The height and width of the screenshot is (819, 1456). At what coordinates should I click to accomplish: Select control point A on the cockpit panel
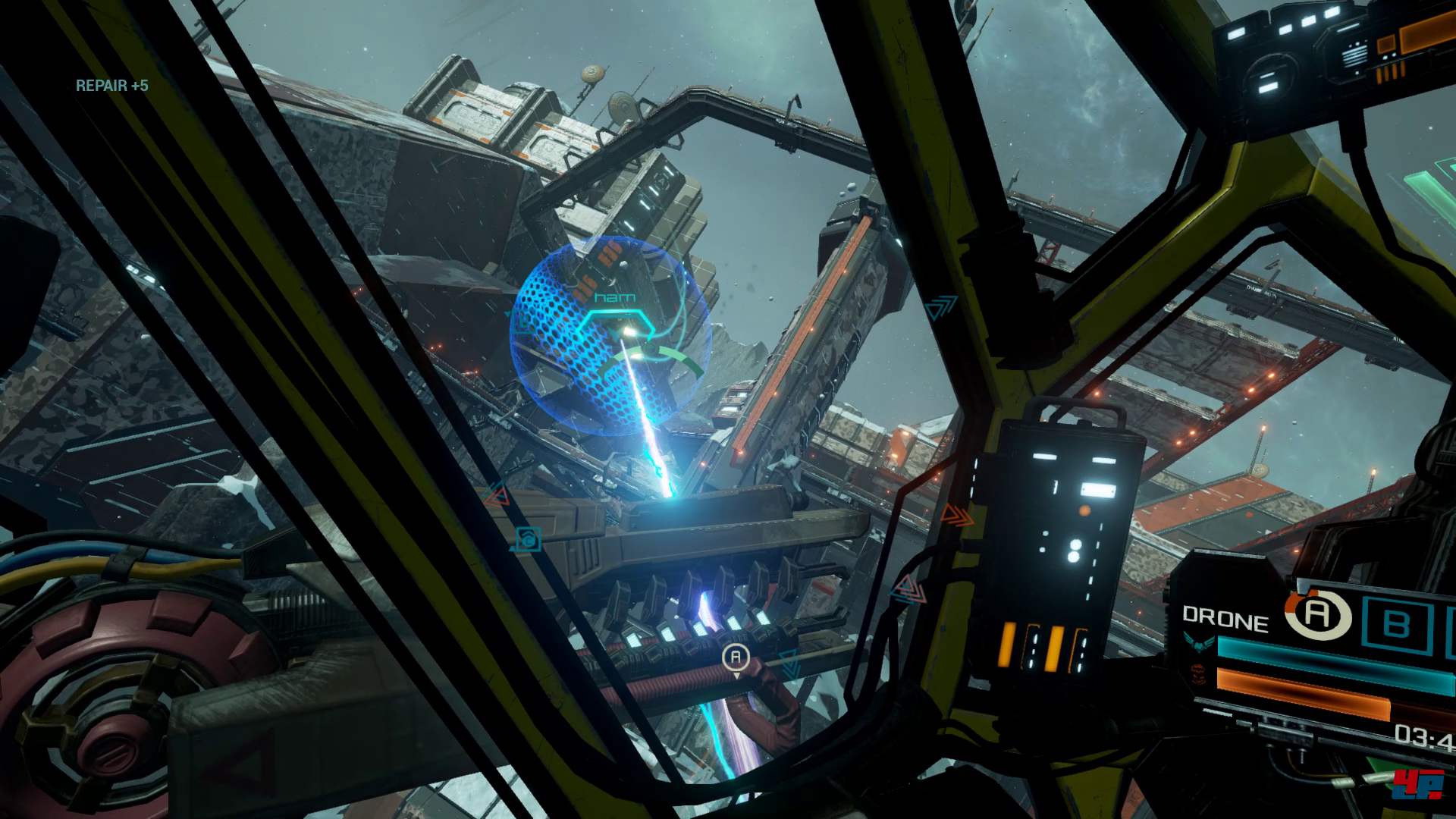coord(1319,615)
